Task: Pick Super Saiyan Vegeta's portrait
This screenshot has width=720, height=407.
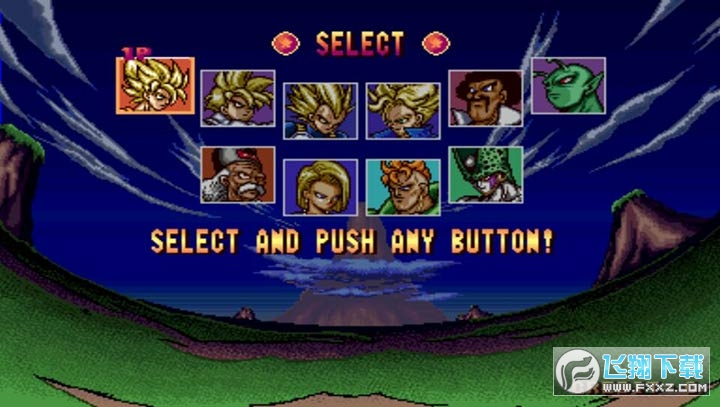Action: pos(320,109)
